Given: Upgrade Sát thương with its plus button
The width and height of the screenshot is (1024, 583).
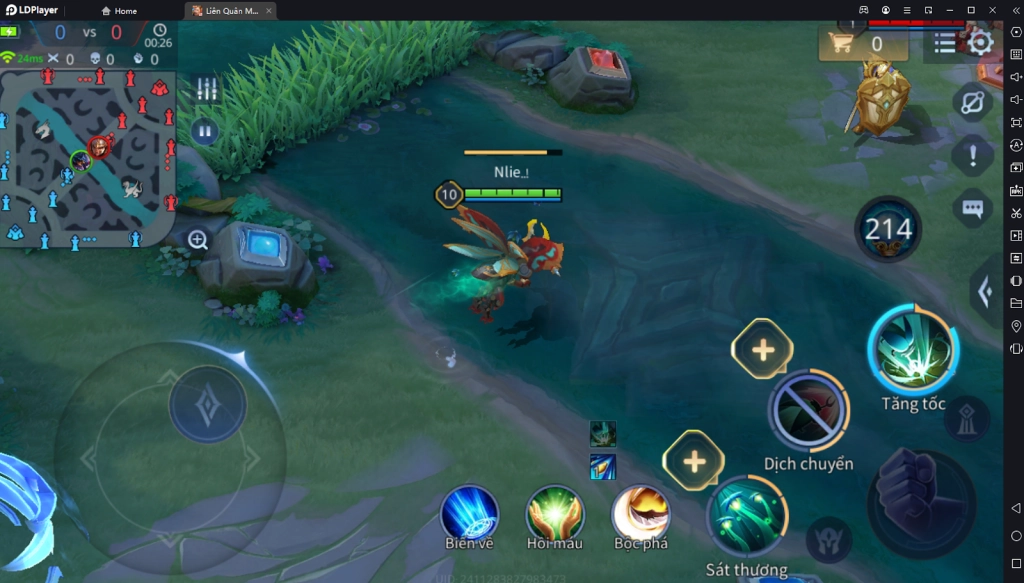Looking at the screenshot, I should tap(694, 461).
